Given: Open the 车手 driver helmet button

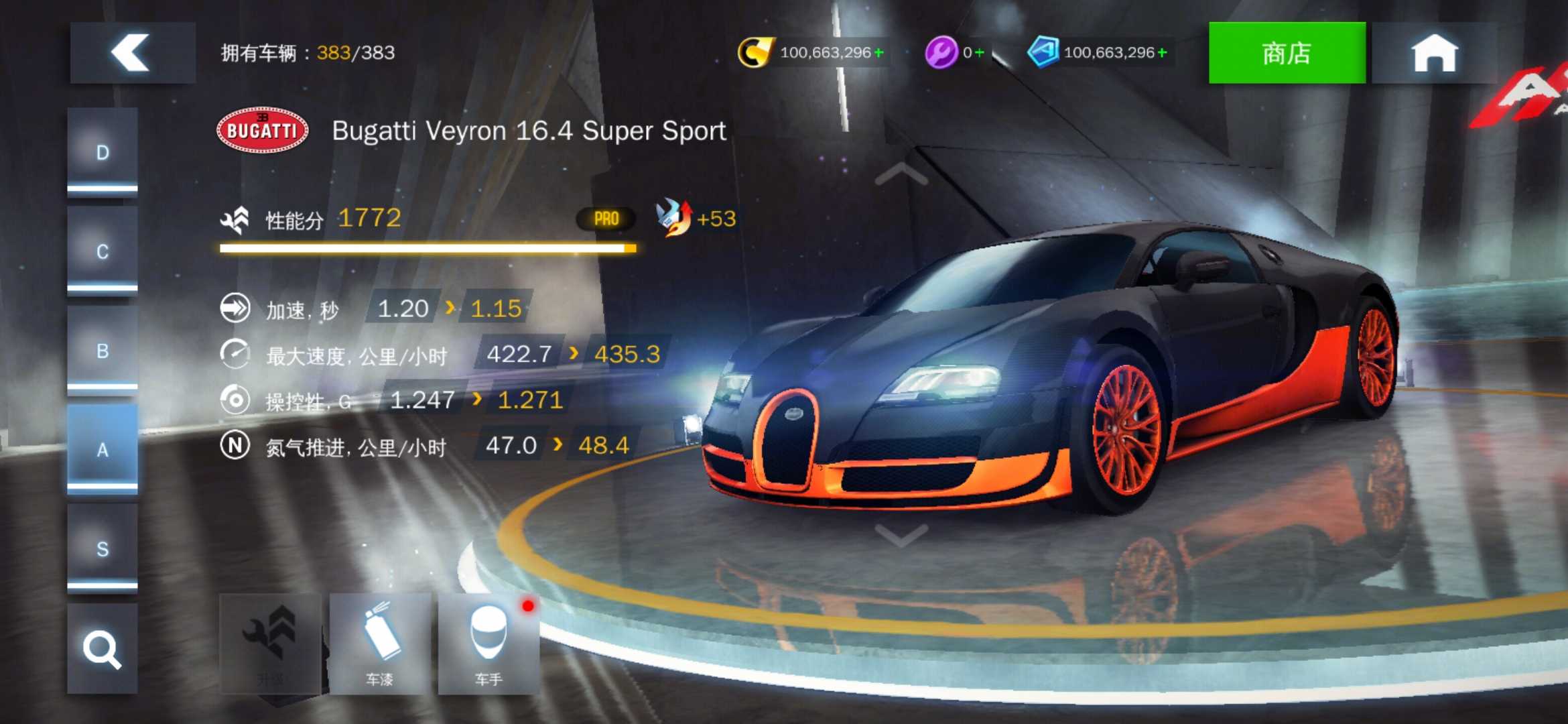Looking at the screenshot, I should coord(488,644).
